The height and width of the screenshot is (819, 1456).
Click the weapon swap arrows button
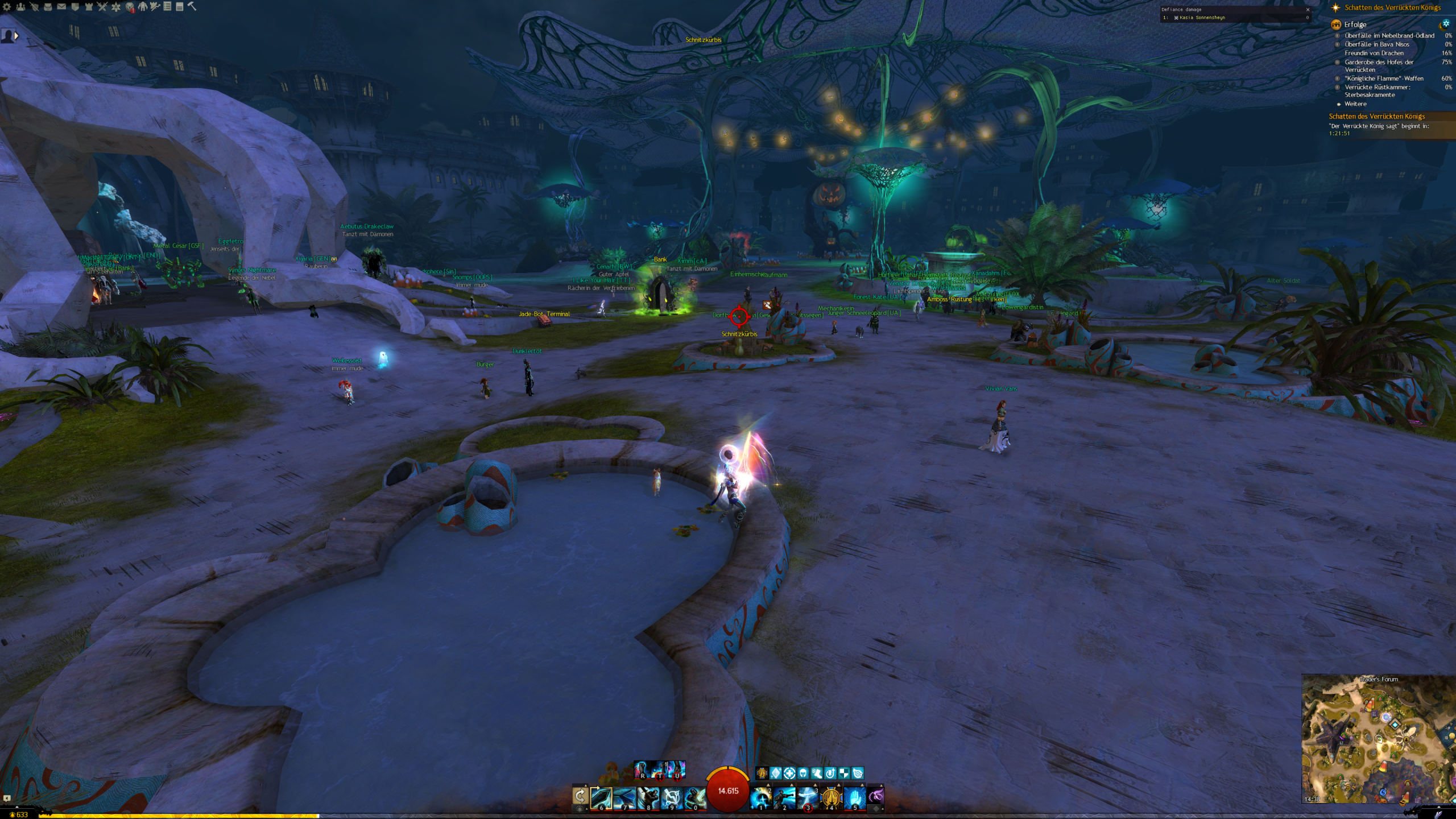tap(580, 796)
